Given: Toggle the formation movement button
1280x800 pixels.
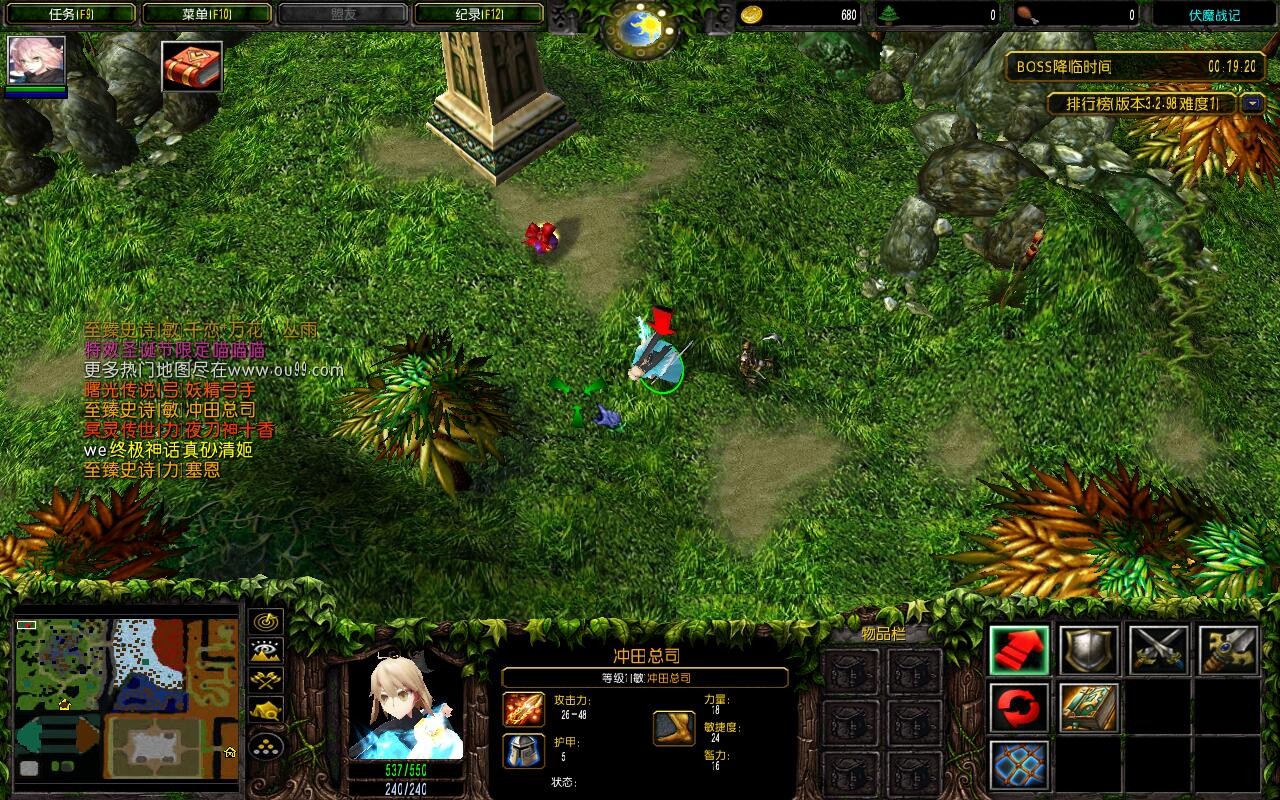Looking at the screenshot, I should tap(266, 745).
